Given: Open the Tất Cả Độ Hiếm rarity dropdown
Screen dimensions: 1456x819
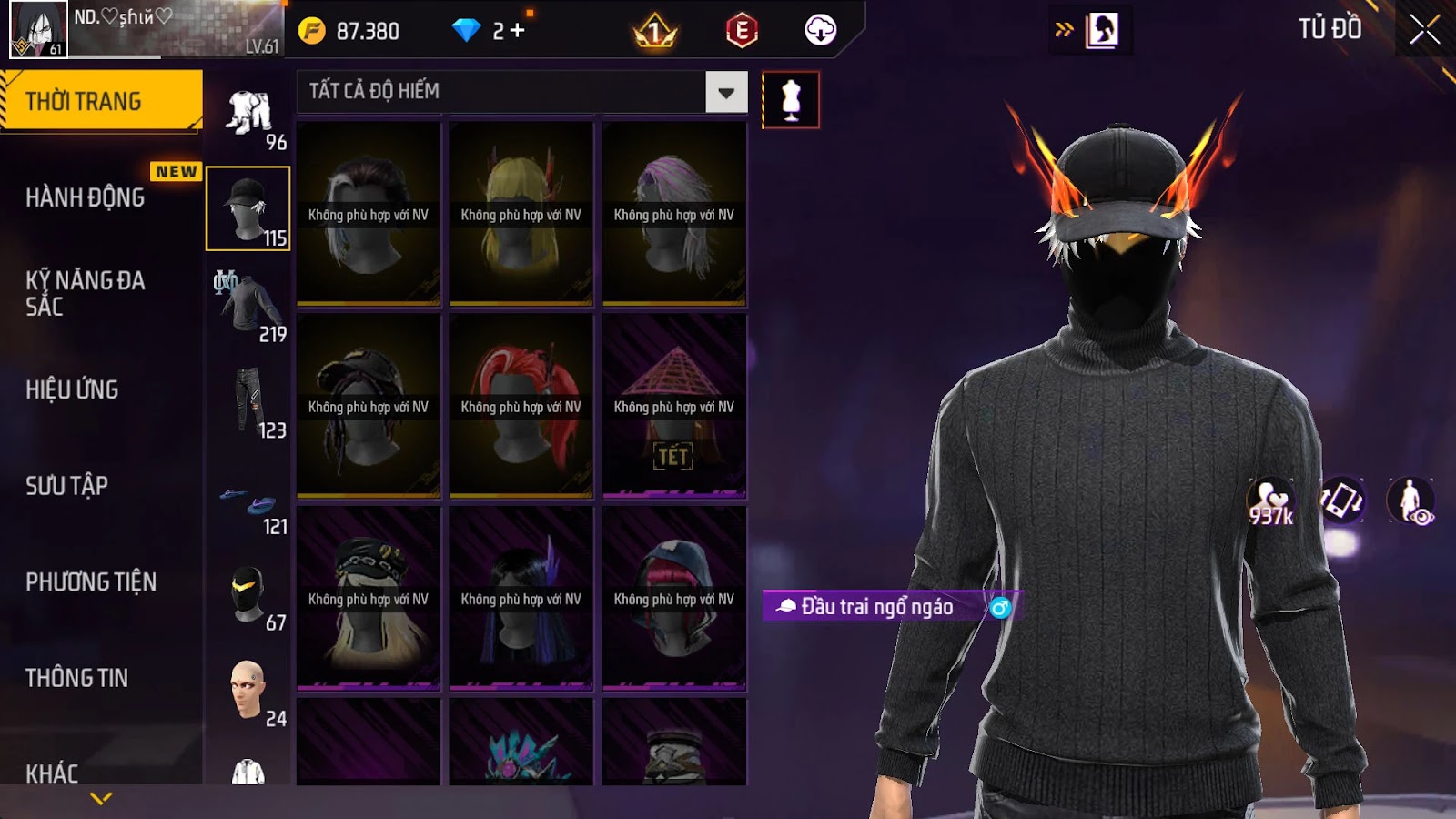Looking at the screenshot, I should [x=726, y=92].
